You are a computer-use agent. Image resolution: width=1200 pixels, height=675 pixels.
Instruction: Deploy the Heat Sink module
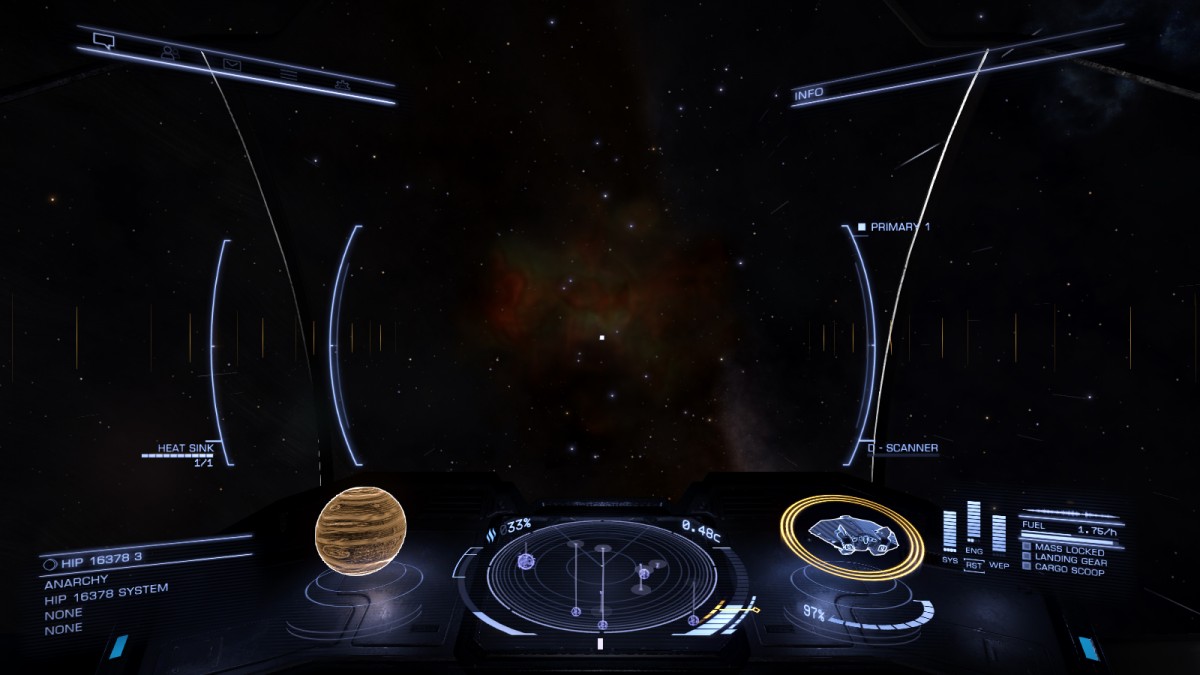coord(185,449)
